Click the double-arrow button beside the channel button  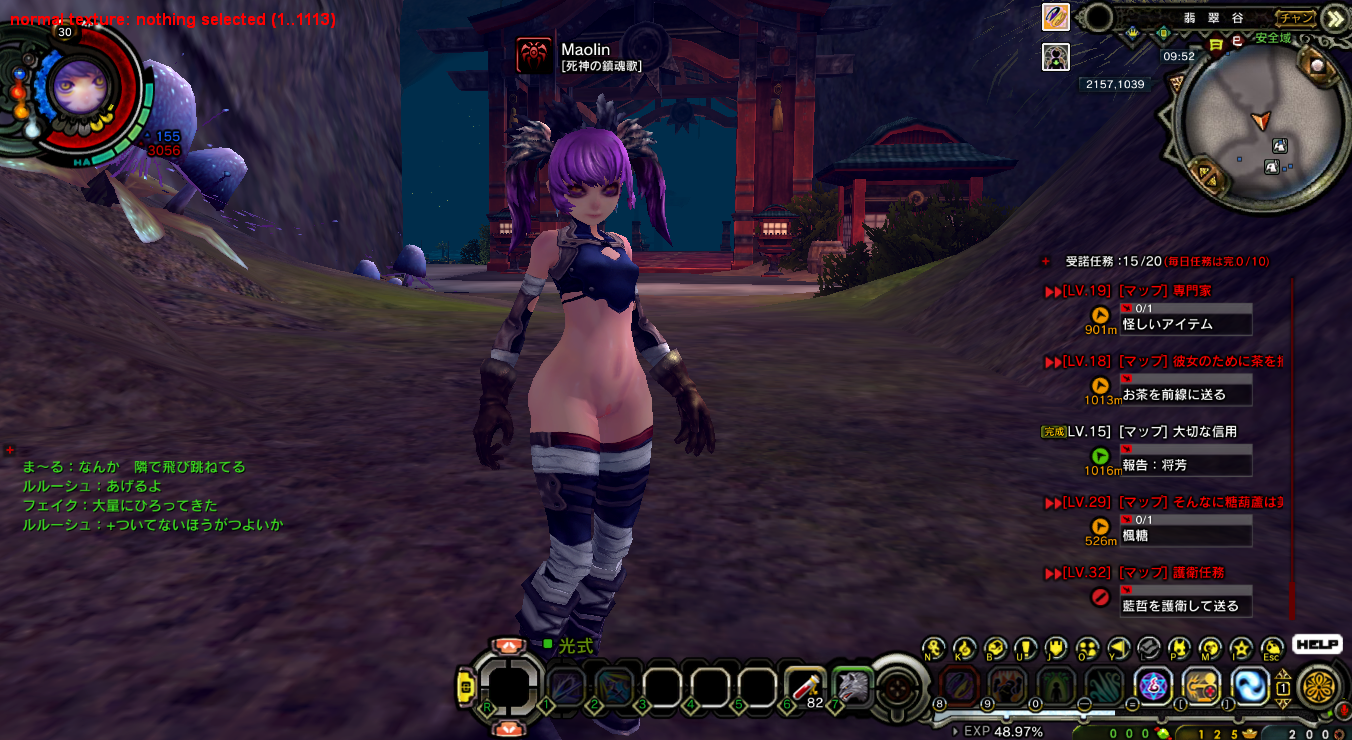(x=1333, y=18)
